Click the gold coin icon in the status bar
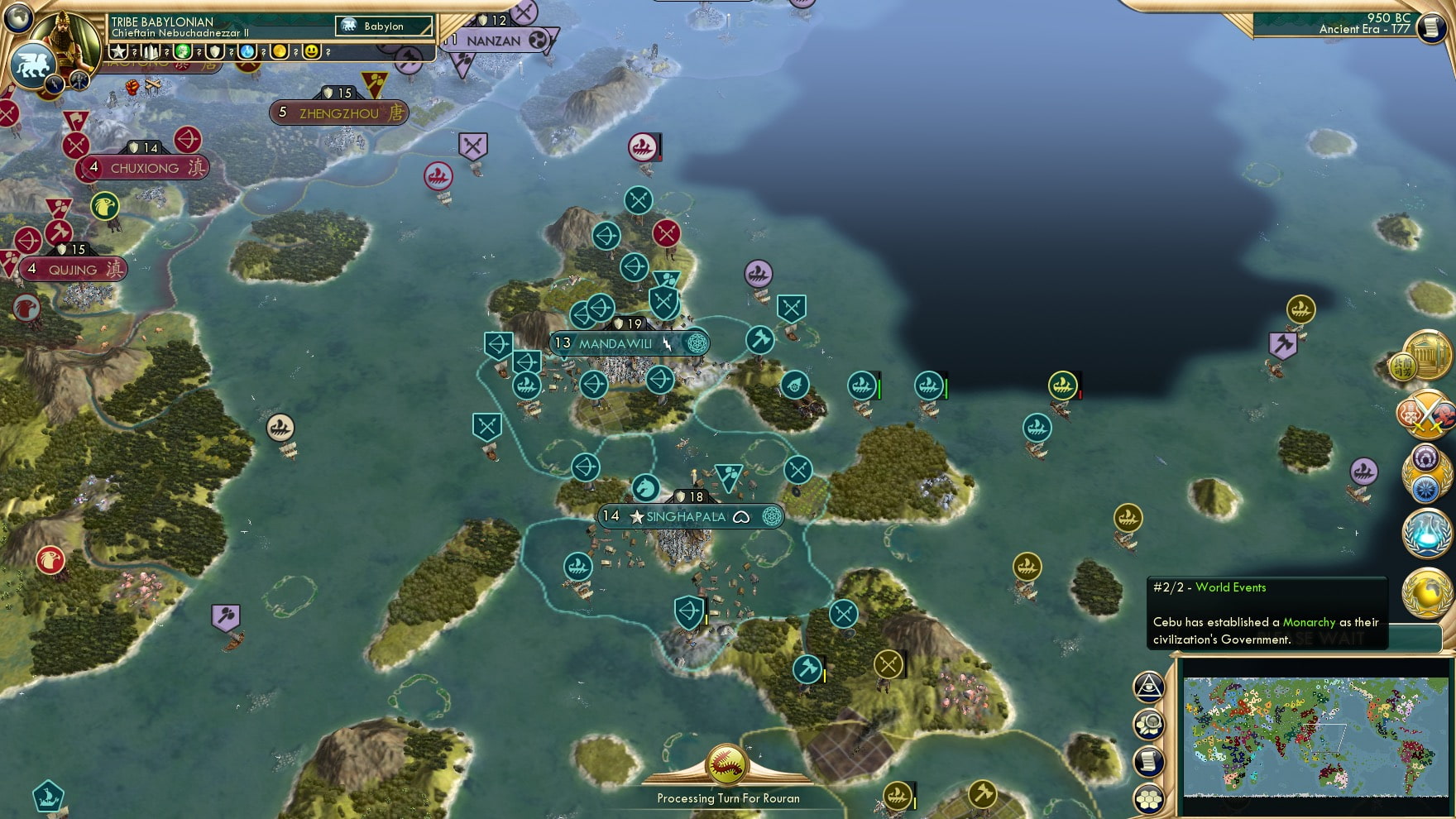The image size is (1456, 819). point(280,50)
